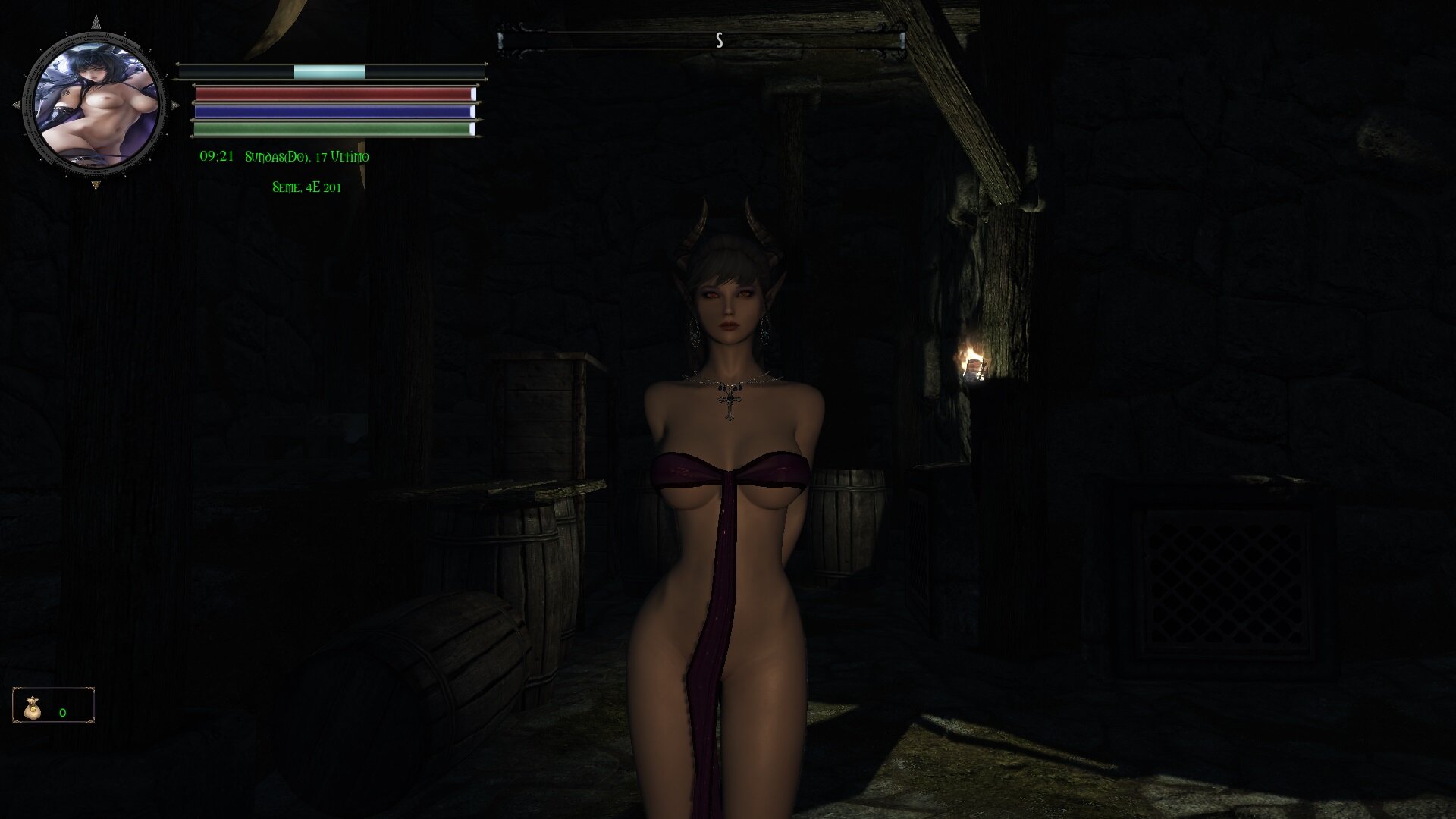Click the compass bar's S heading marker
The image size is (1456, 819).
[719, 41]
